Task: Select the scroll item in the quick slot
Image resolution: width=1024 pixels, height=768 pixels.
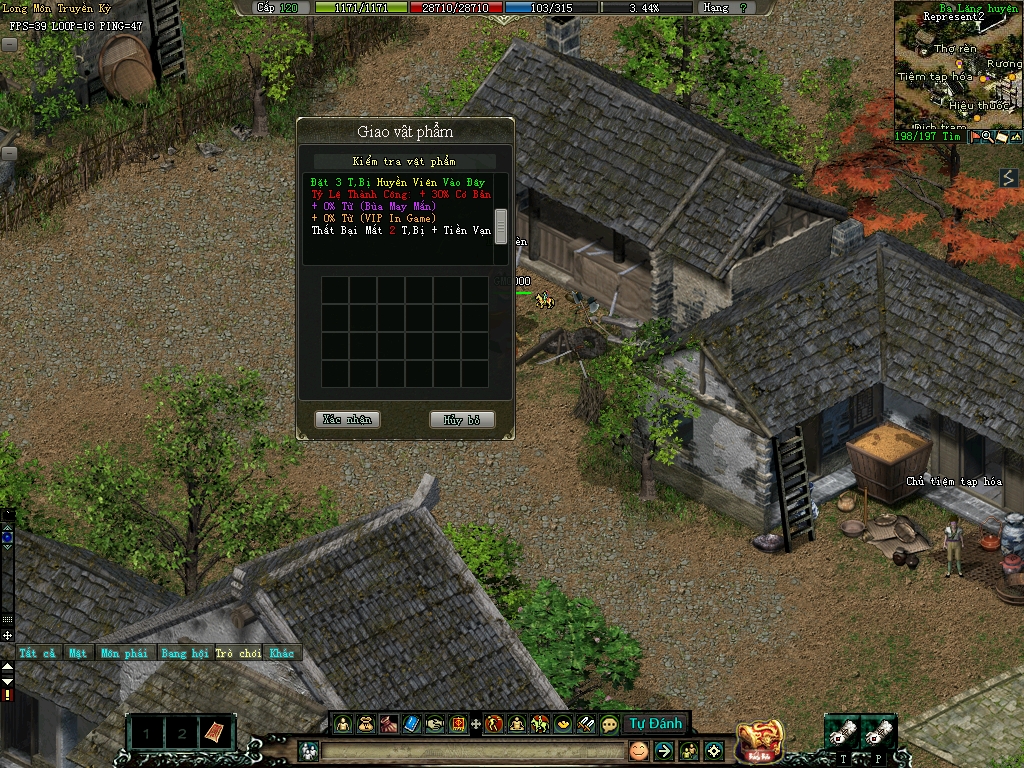Action: click(x=213, y=733)
